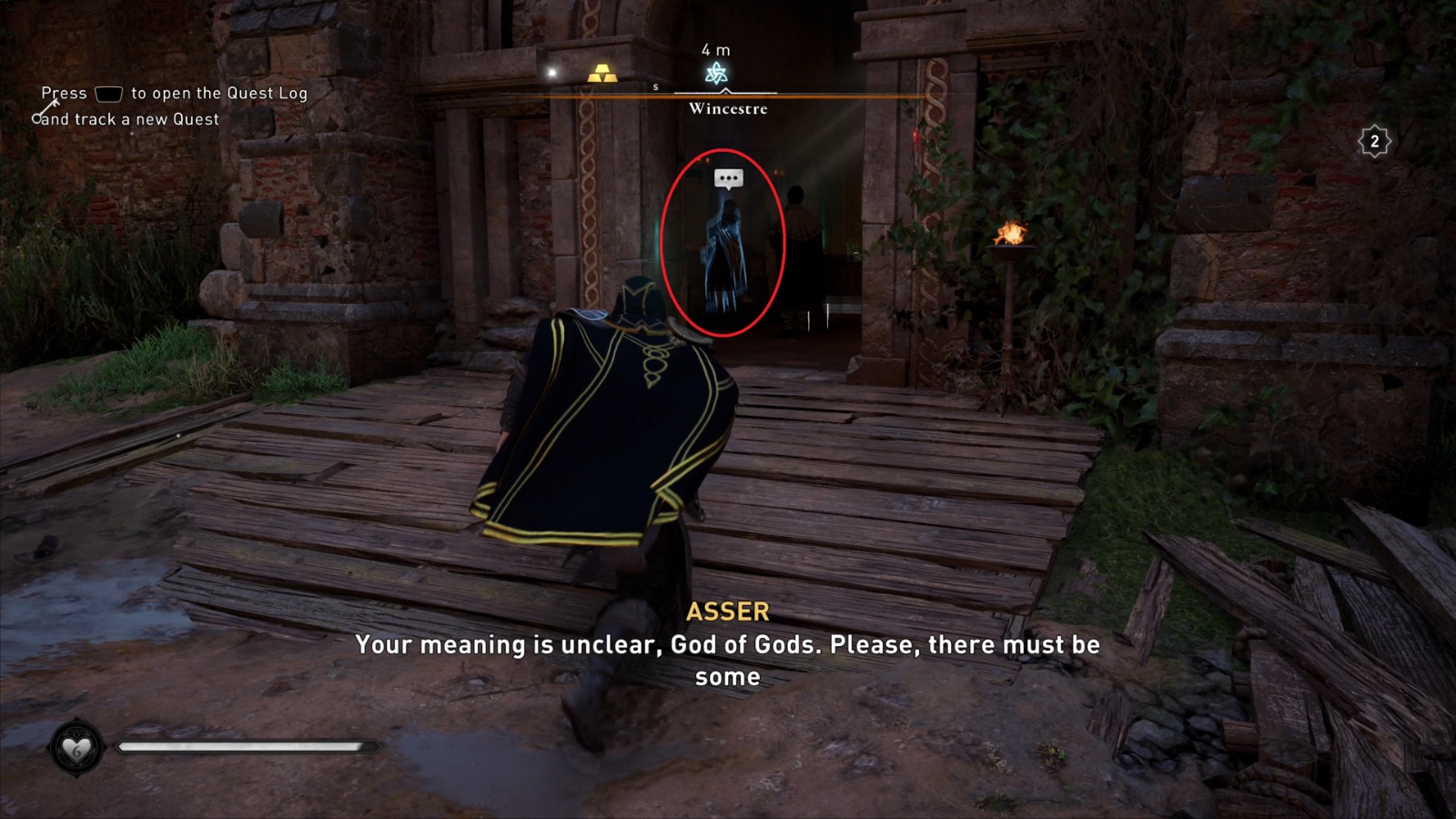This screenshot has width=1456, height=819.
Task: Click the speech bubble icon above the ghostly NPC
Action: (728, 178)
